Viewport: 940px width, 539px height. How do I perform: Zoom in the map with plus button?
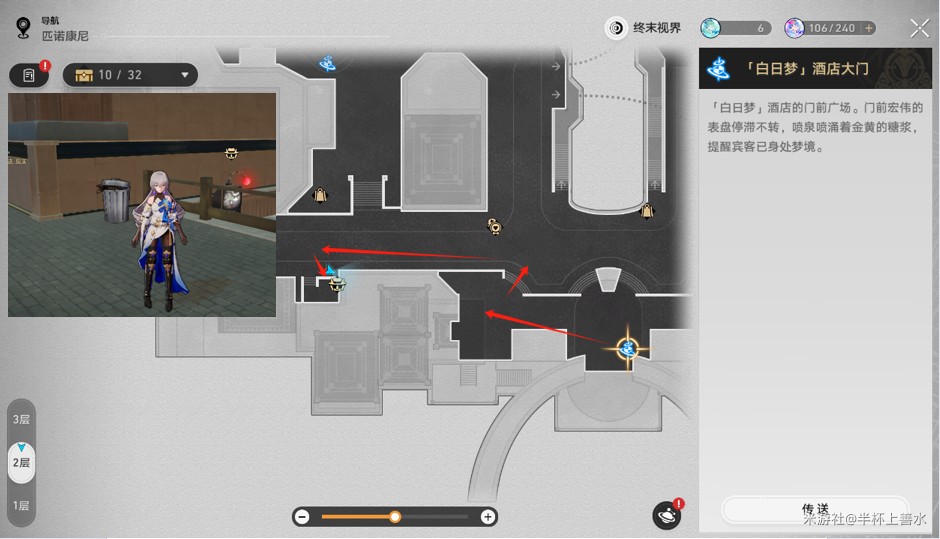488,517
